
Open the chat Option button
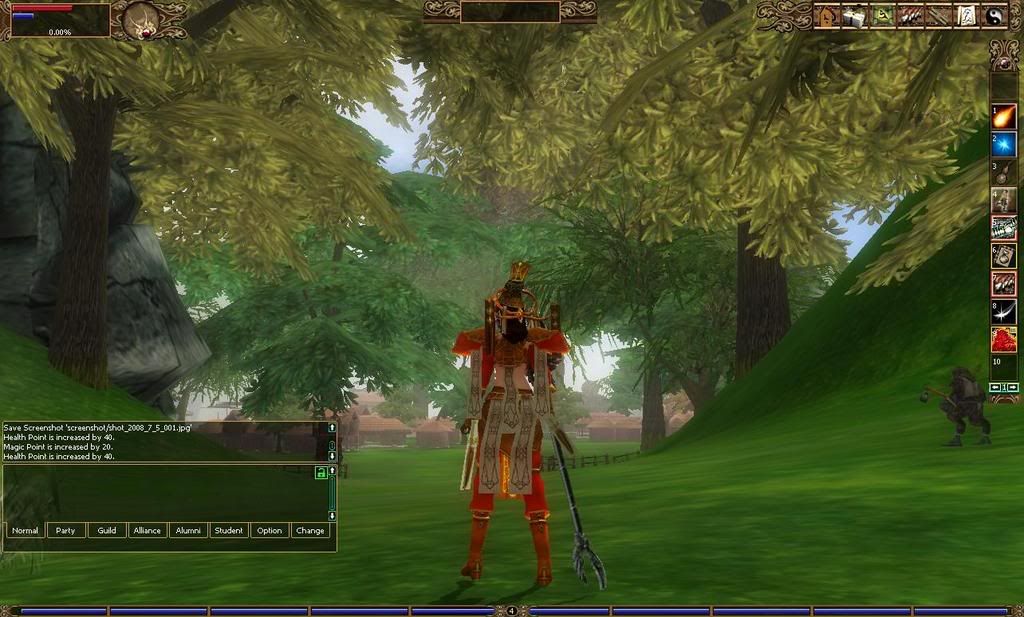(269, 530)
